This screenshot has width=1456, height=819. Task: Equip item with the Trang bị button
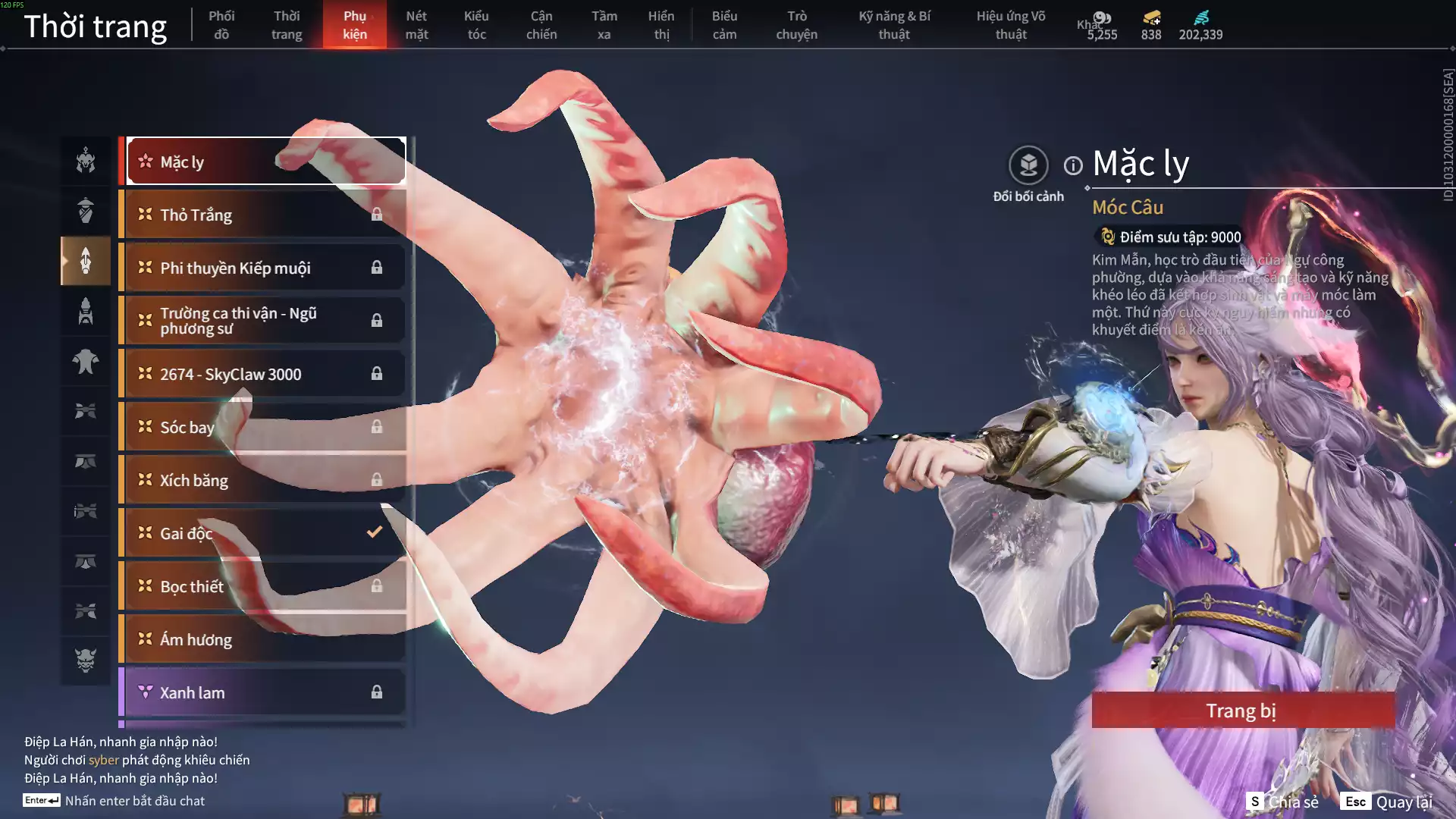pos(1242,711)
